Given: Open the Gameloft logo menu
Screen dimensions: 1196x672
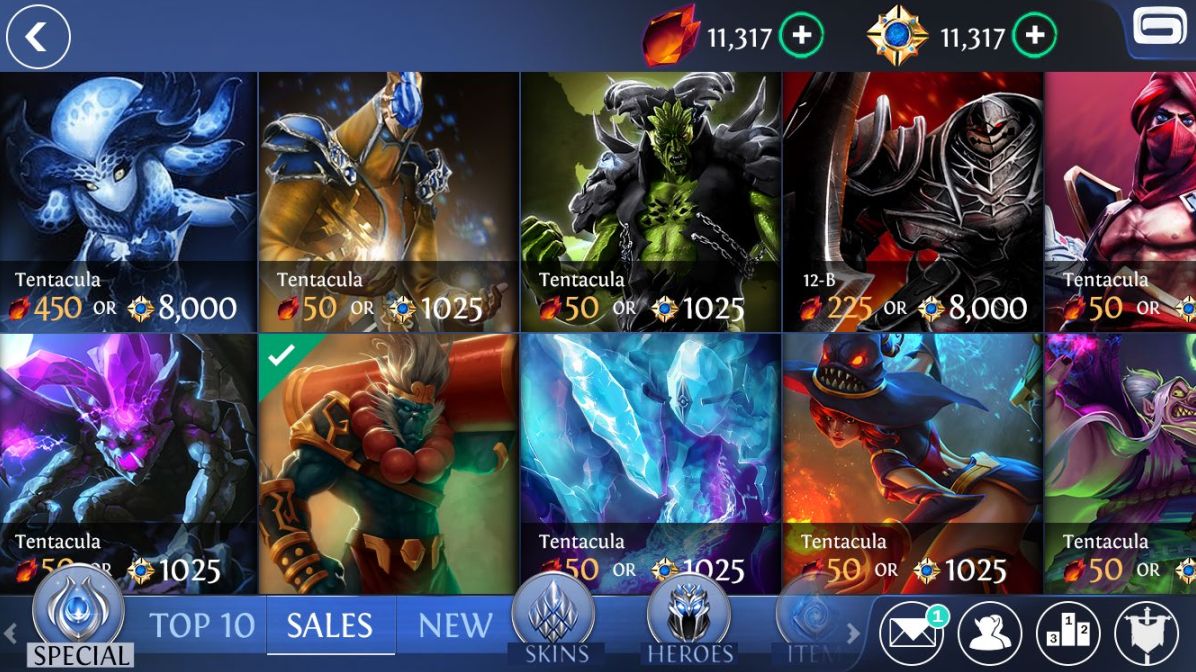Looking at the screenshot, I should point(1158,28).
